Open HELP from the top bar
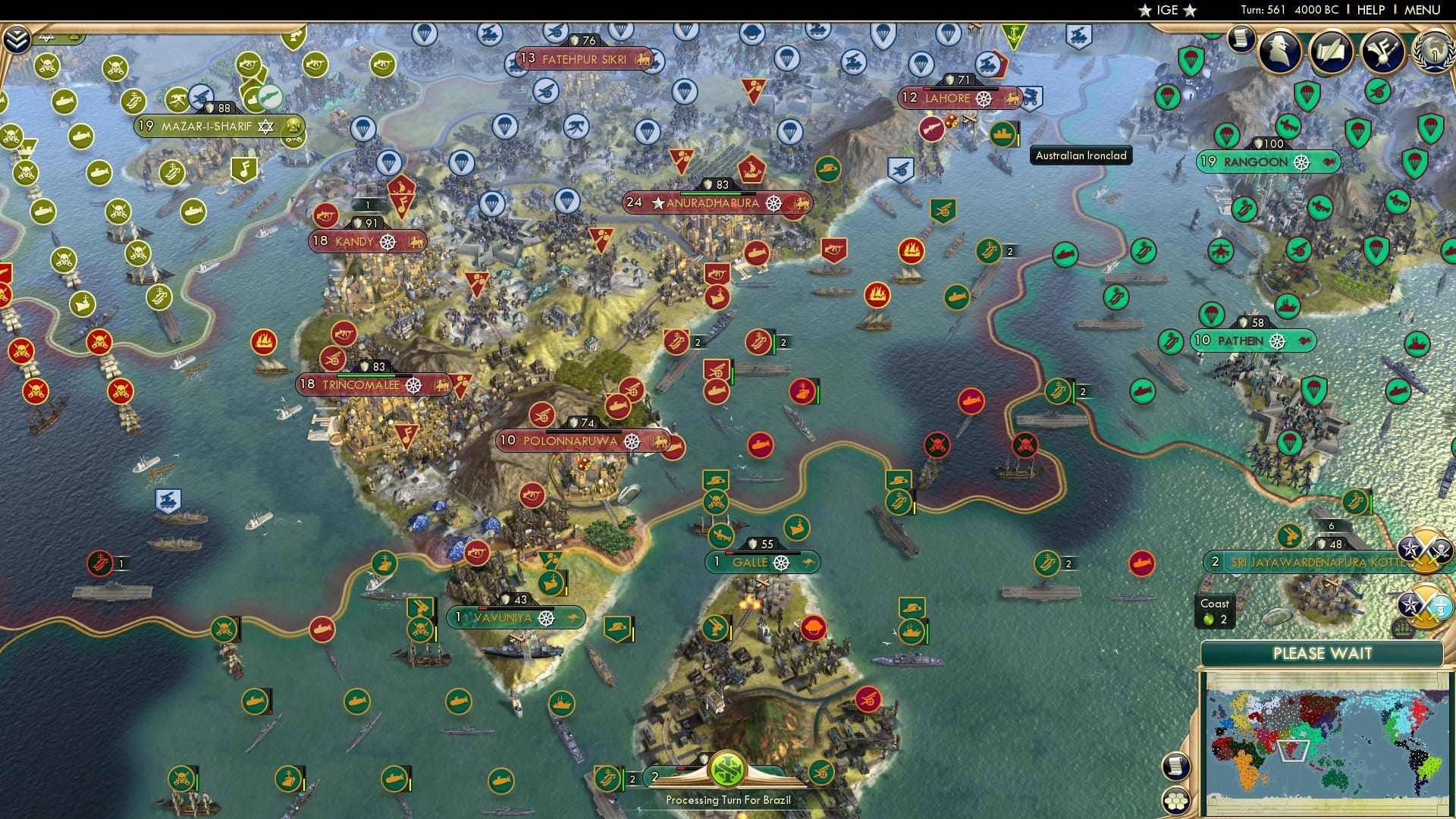The image size is (1456, 819). (x=1370, y=10)
